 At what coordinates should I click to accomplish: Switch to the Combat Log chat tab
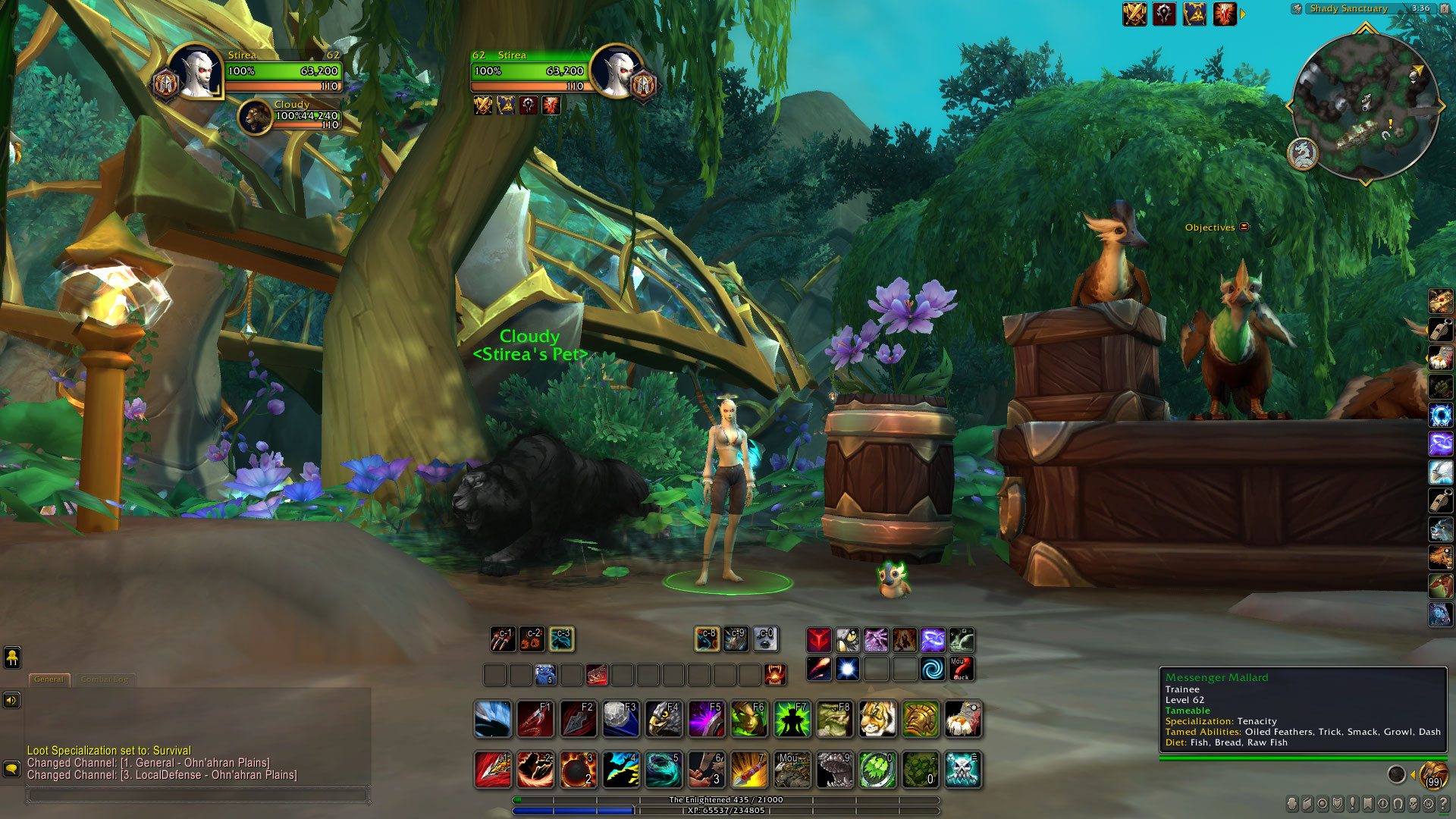[x=105, y=679]
